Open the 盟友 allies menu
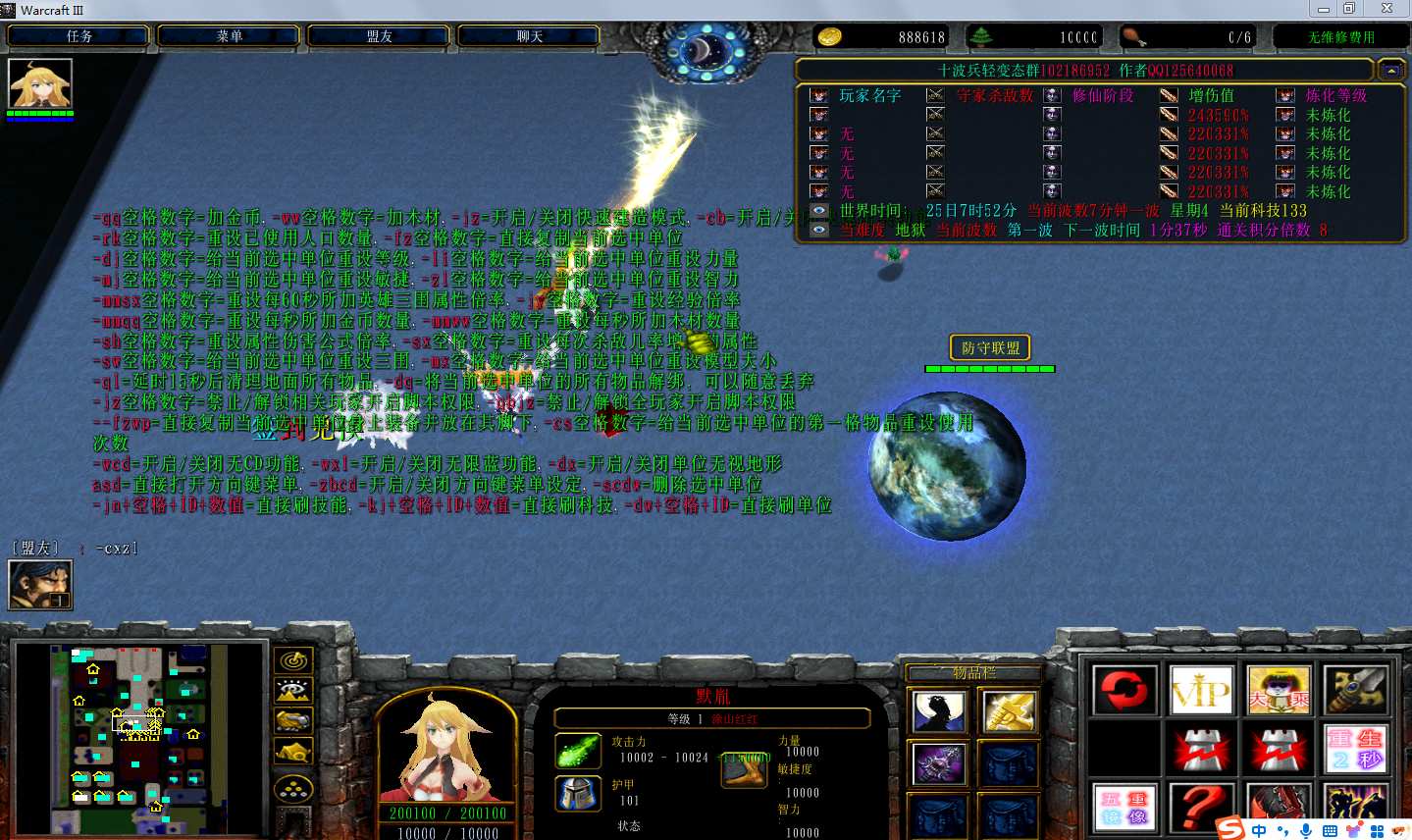The height and width of the screenshot is (840, 1412). 379,36
